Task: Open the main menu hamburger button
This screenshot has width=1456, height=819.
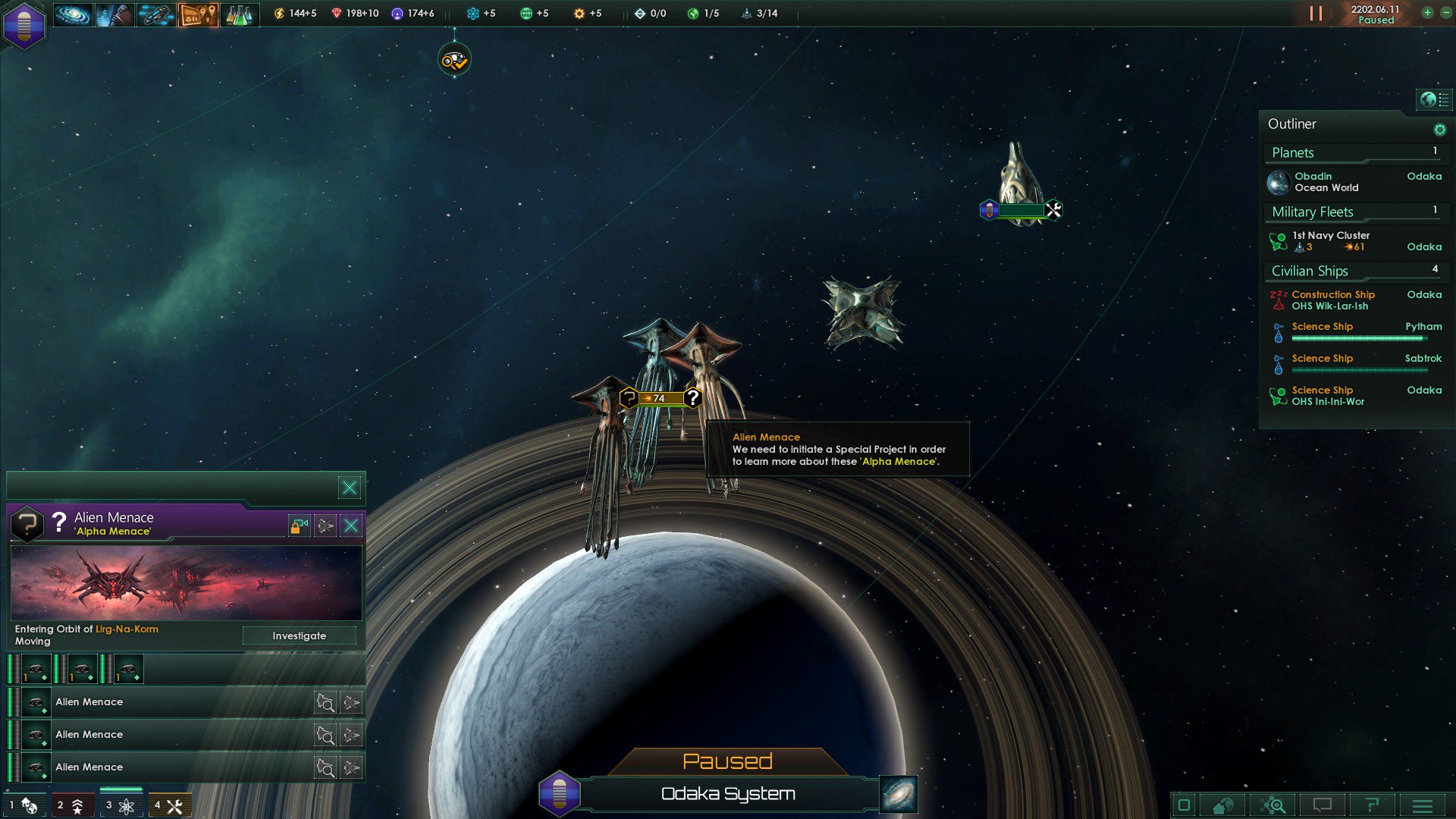Action: (1423, 805)
